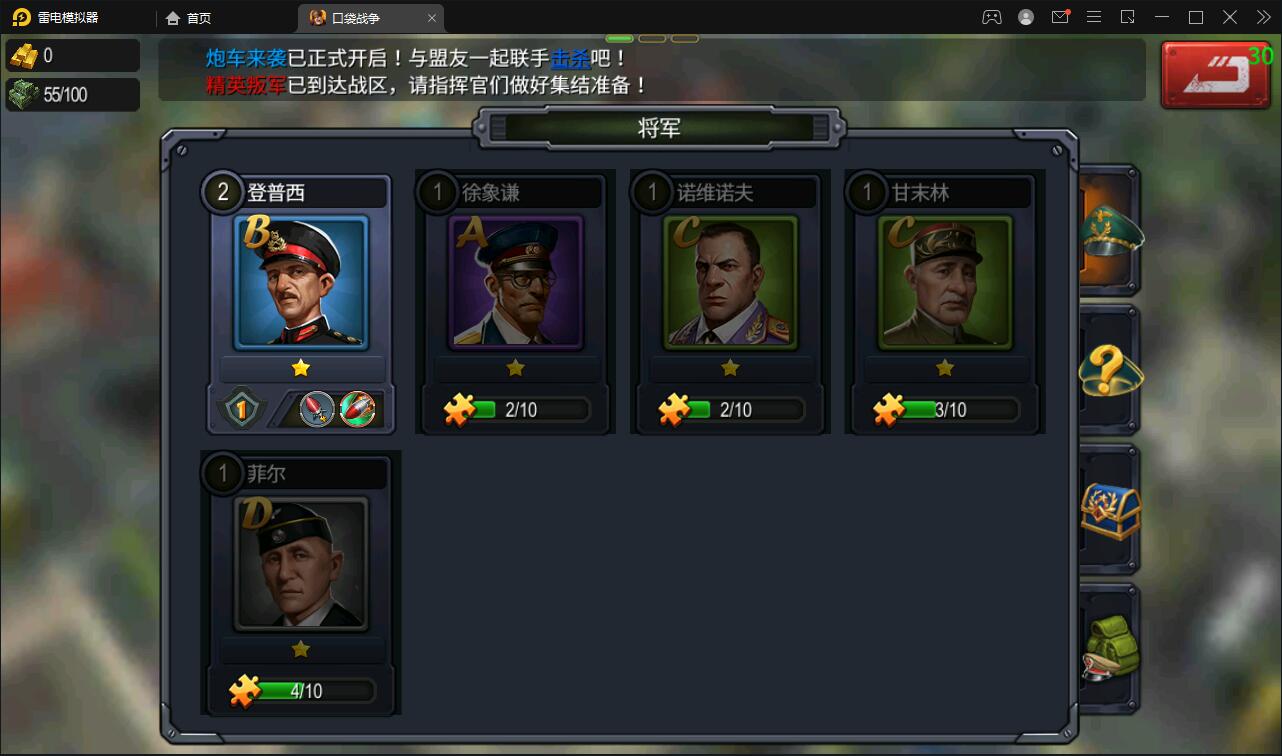Click the screen rotation icon in title bar
The height and width of the screenshot is (756, 1282).
pos(1128,17)
